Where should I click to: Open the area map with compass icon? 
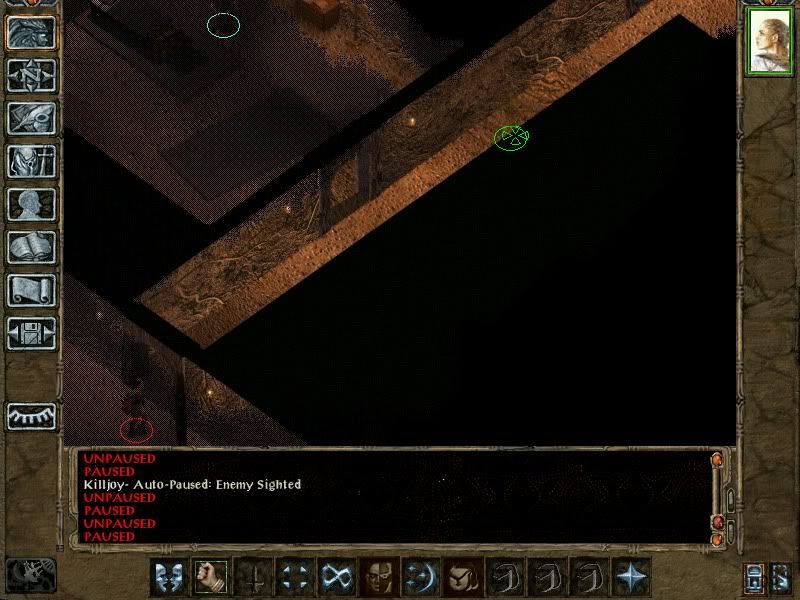(x=31, y=75)
